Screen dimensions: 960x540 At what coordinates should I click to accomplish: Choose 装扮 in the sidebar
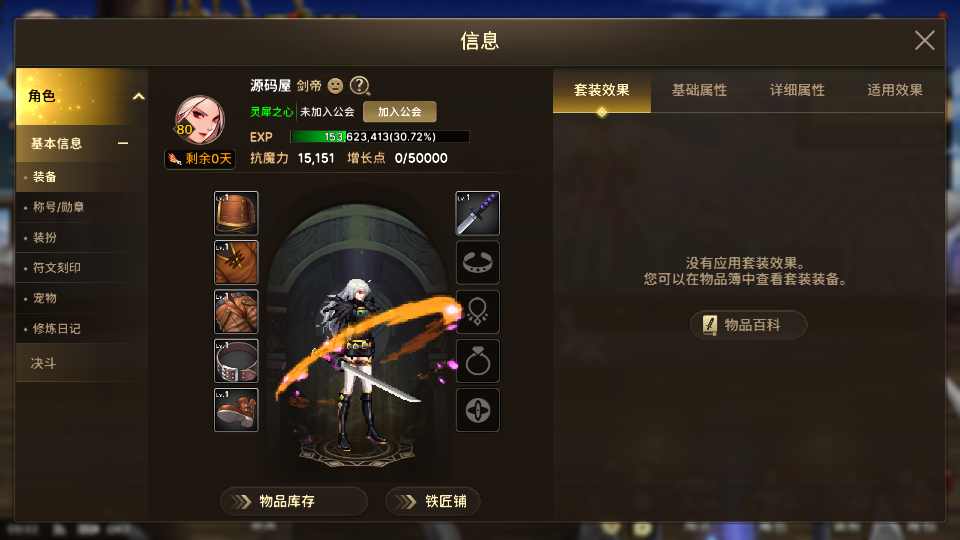point(45,238)
